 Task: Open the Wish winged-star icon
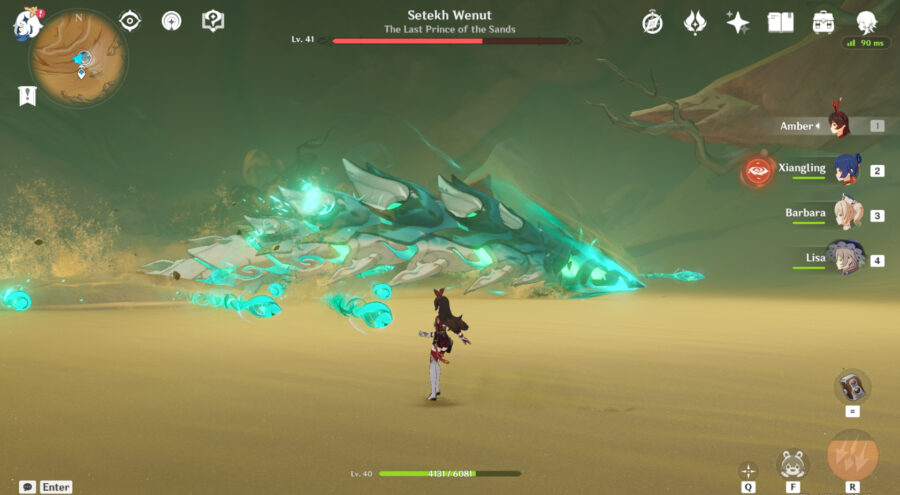[x=695, y=22]
